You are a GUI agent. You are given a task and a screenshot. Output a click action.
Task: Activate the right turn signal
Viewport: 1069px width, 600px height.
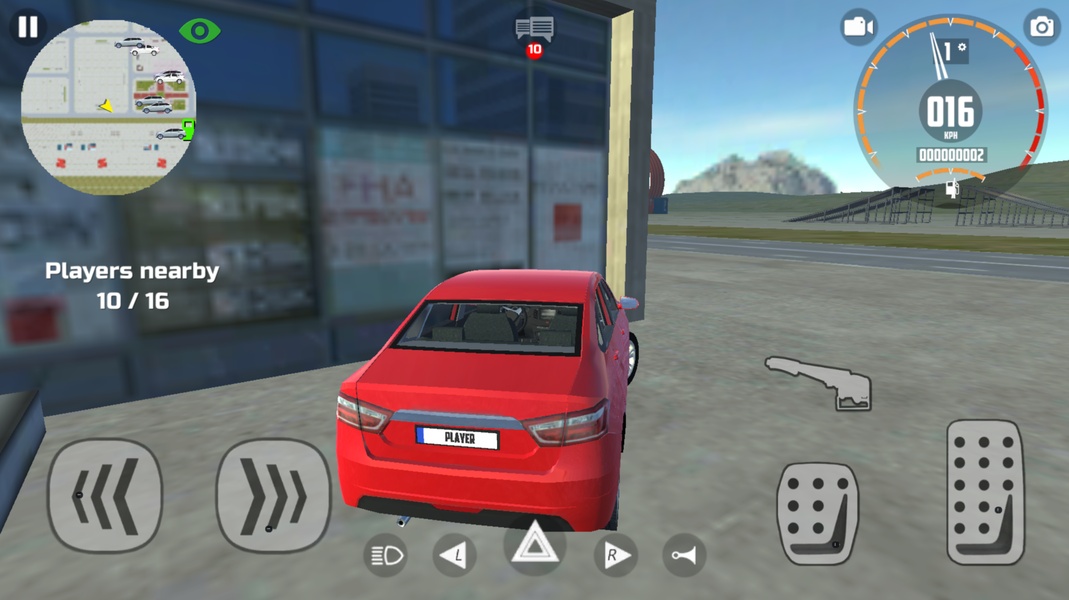[x=614, y=555]
